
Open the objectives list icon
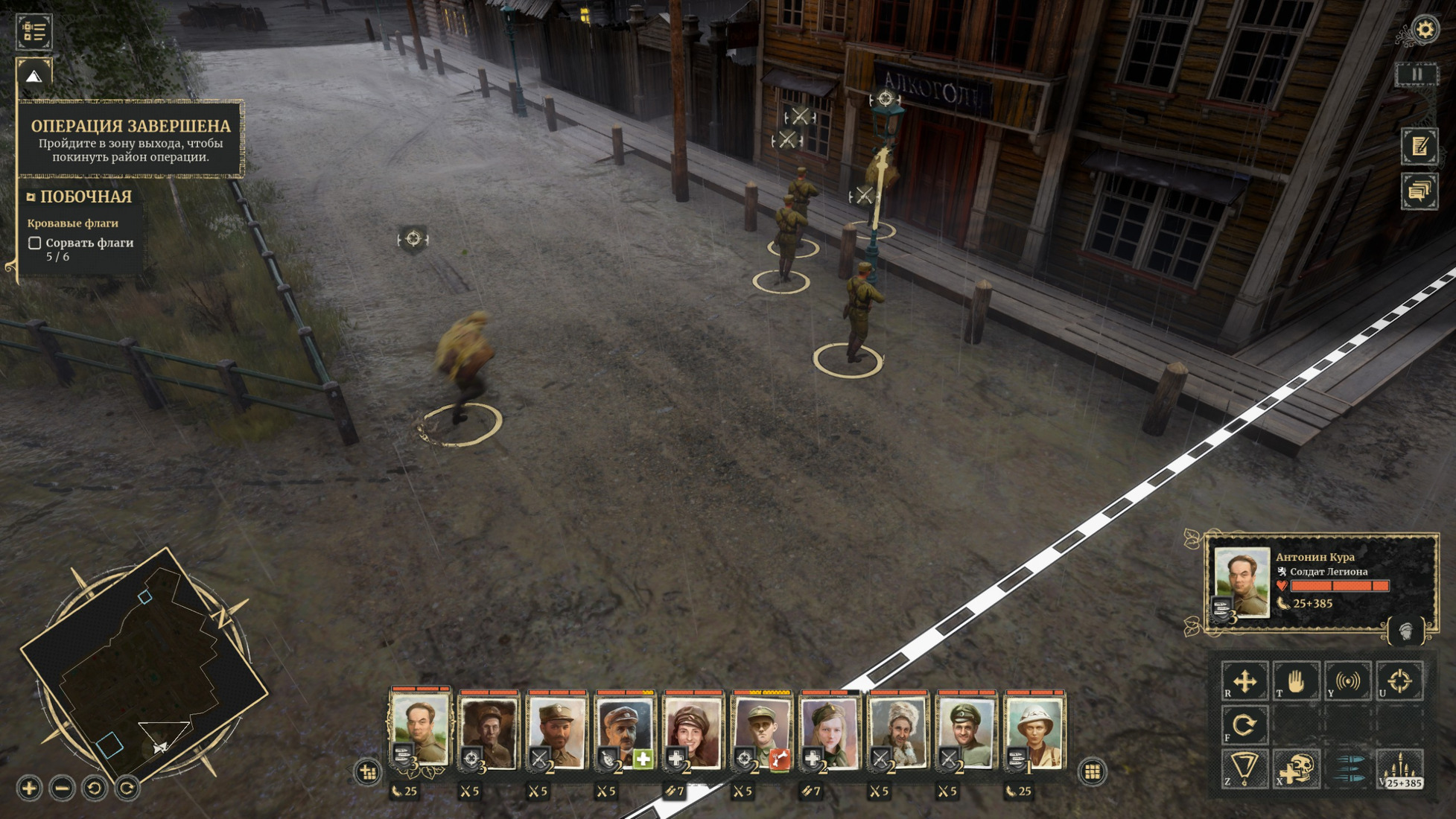click(34, 32)
